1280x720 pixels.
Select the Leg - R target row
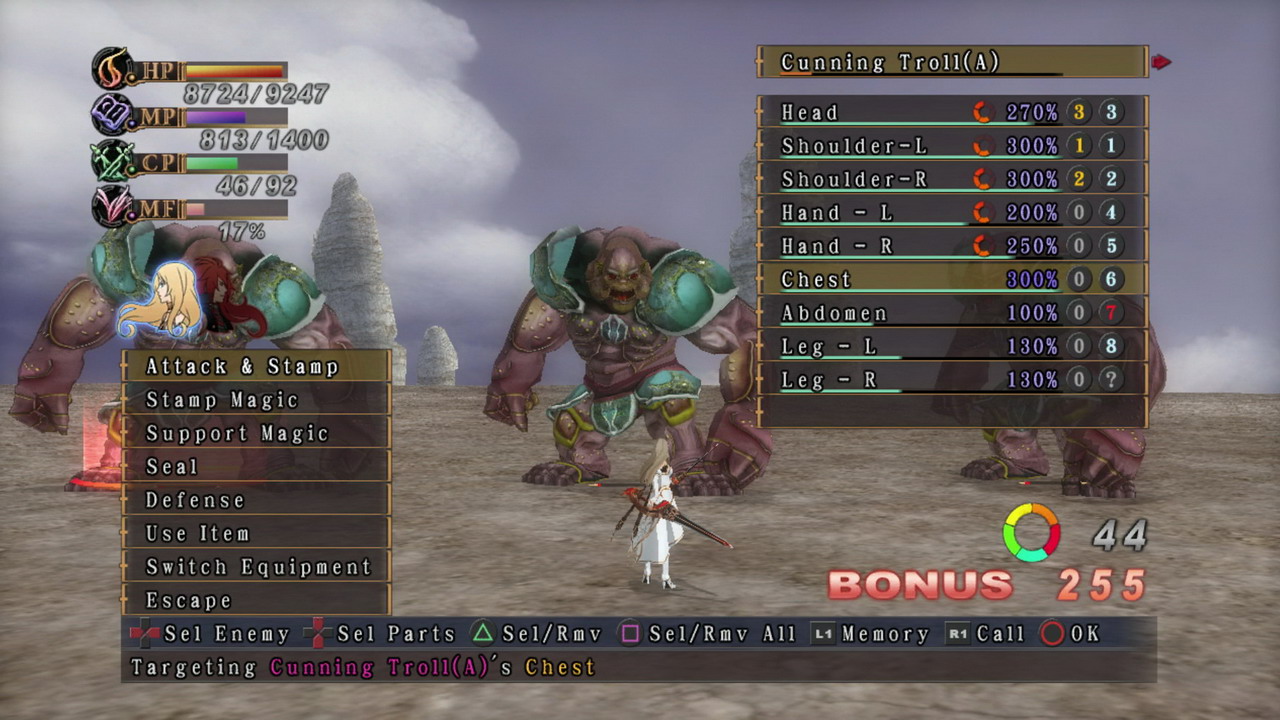click(951, 380)
